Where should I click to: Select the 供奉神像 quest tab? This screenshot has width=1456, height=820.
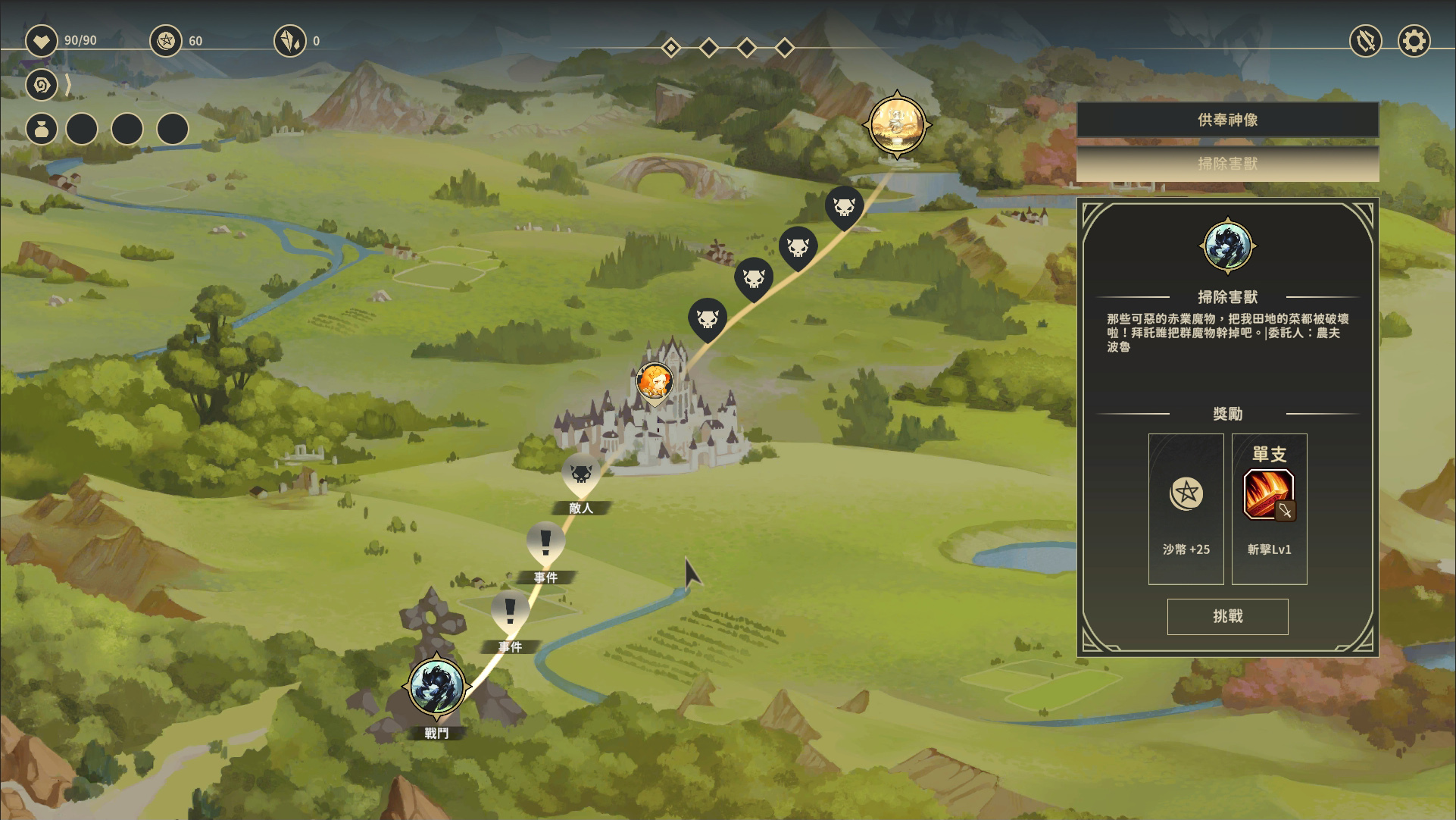click(1227, 120)
